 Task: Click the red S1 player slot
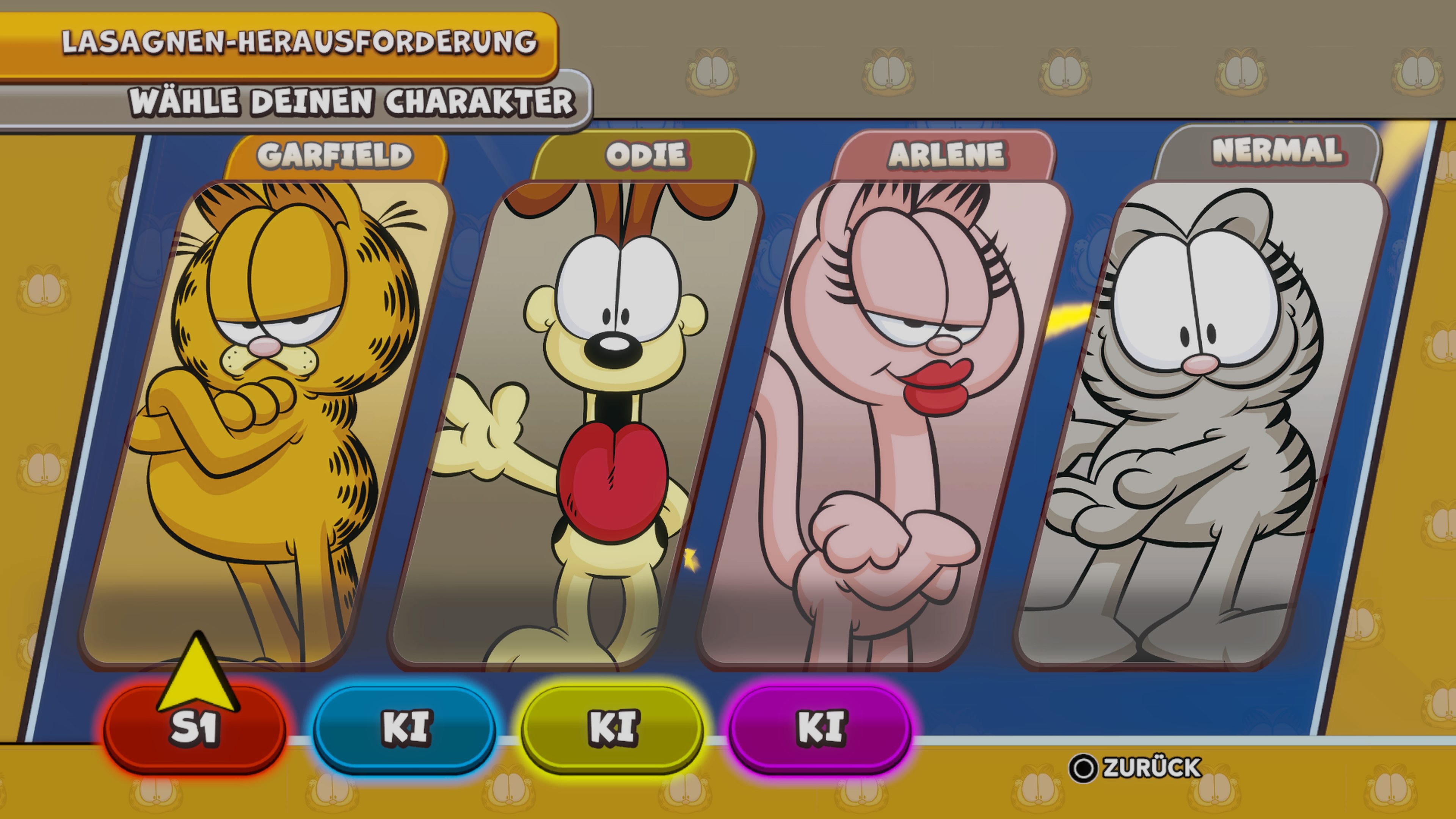pyautogui.click(x=195, y=728)
